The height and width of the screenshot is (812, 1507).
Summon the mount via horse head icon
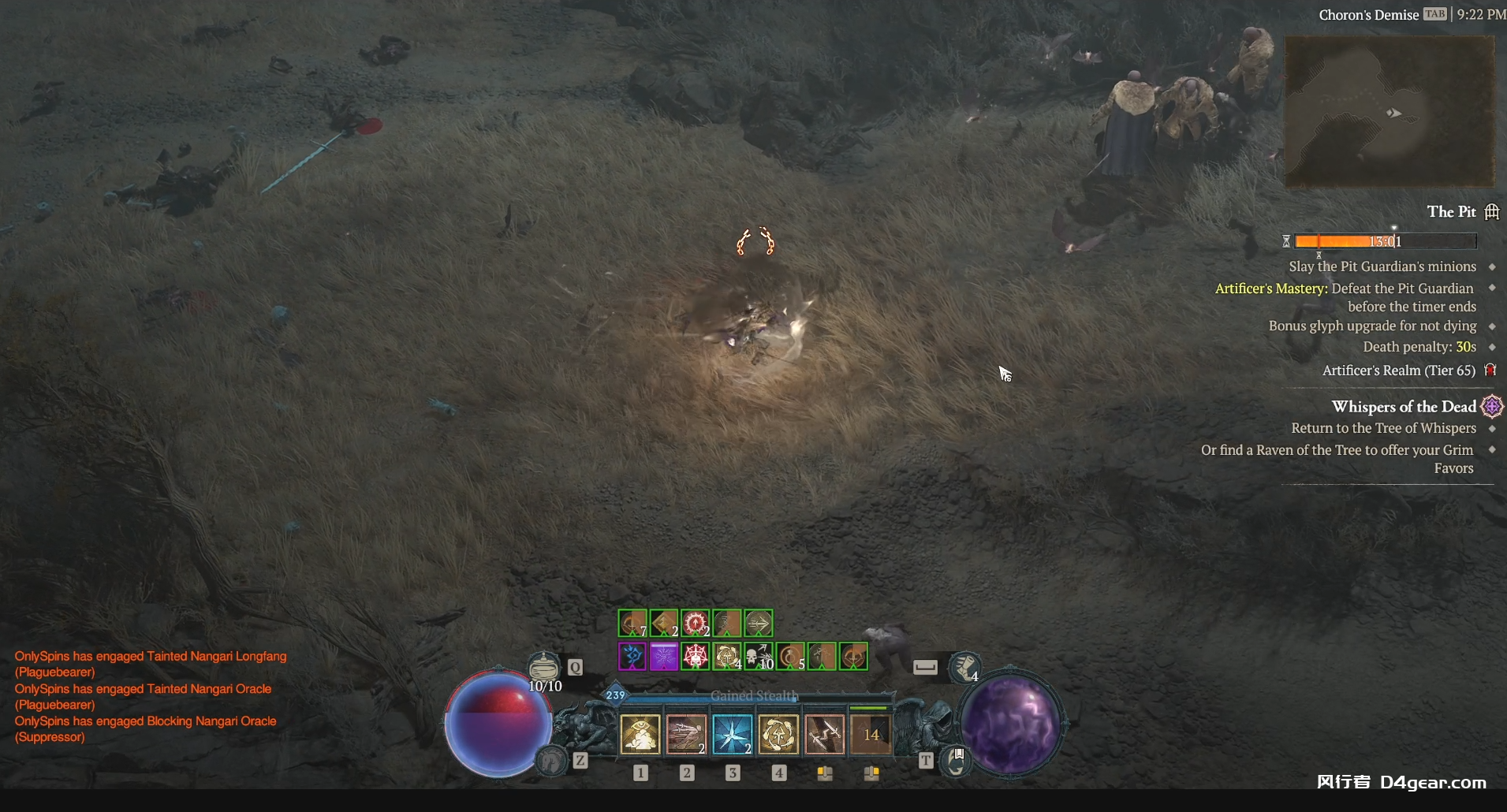(551, 761)
